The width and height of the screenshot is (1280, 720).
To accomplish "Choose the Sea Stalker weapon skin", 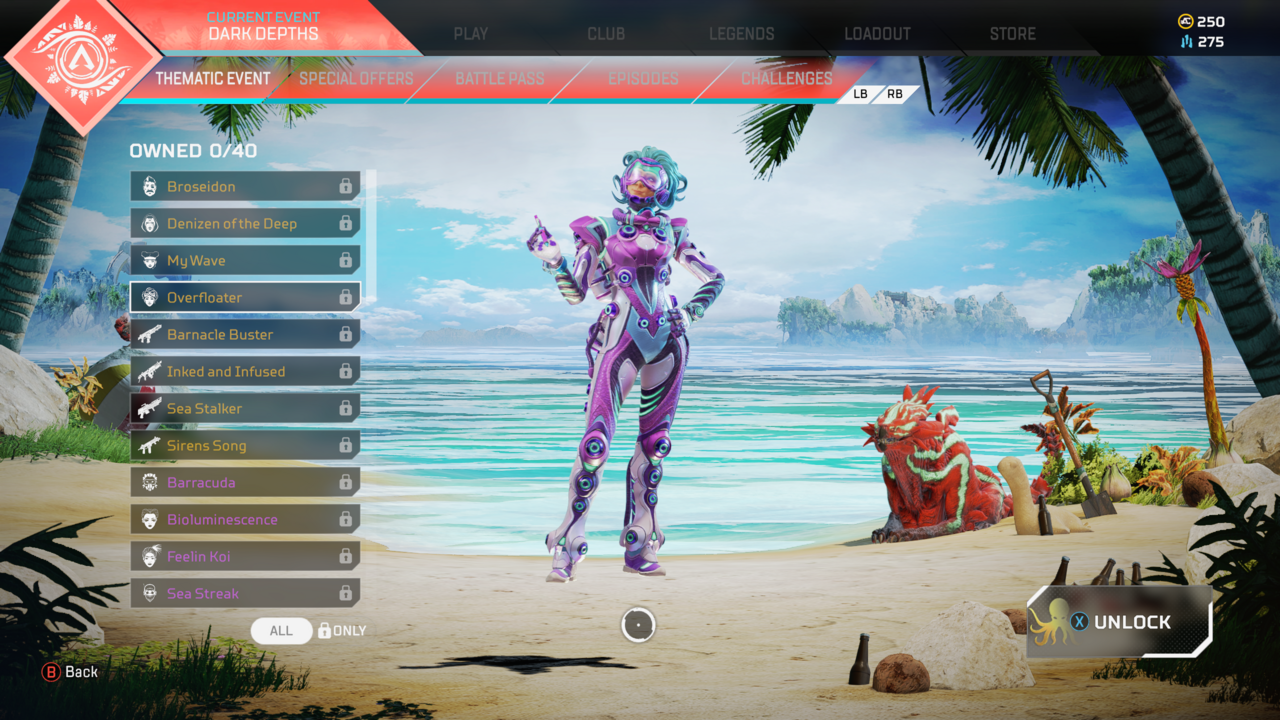I will (x=244, y=408).
